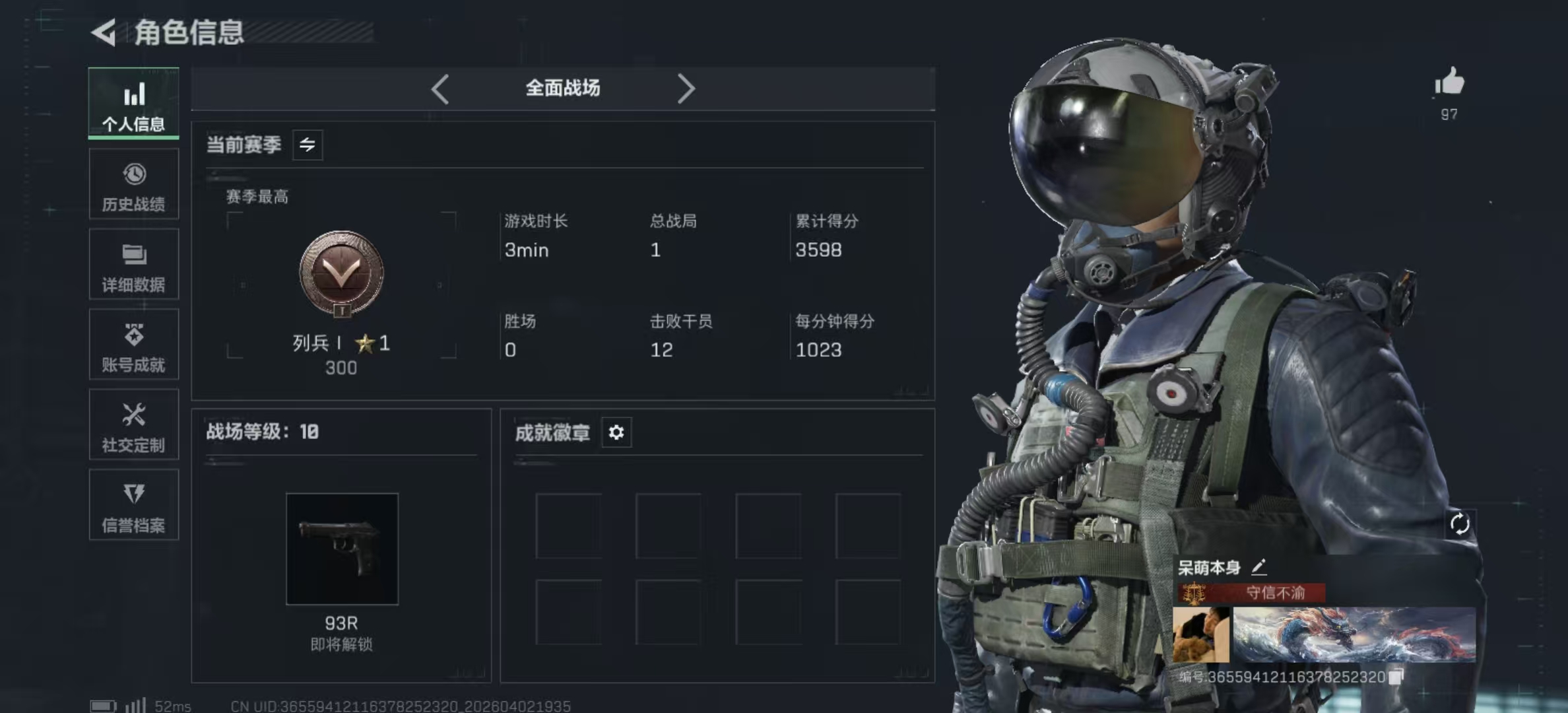
Task: Go back using the arrow beside 角色信息
Action: (x=104, y=32)
